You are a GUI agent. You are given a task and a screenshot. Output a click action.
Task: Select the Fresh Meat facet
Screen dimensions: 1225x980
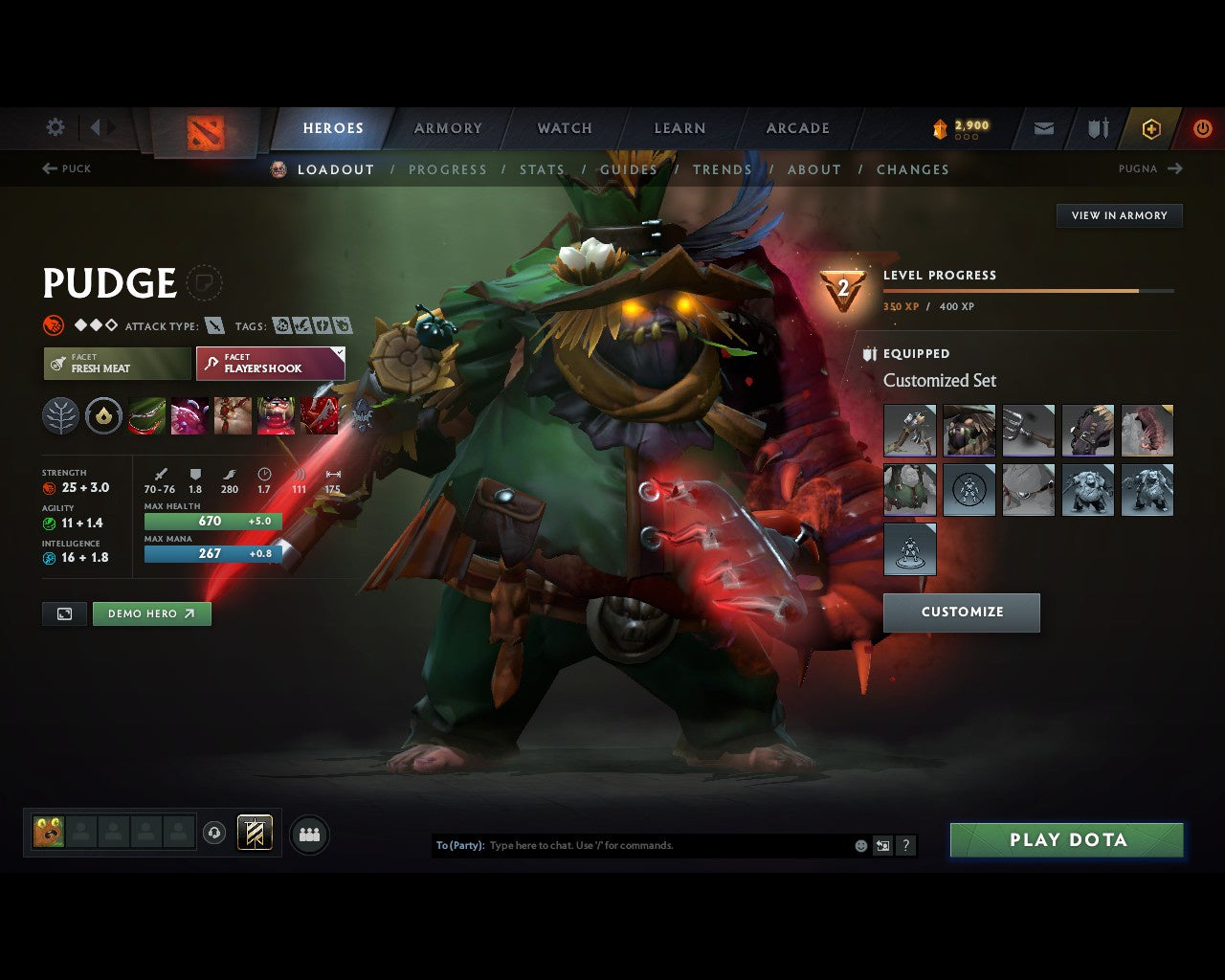pyautogui.click(x=117, y=364)
